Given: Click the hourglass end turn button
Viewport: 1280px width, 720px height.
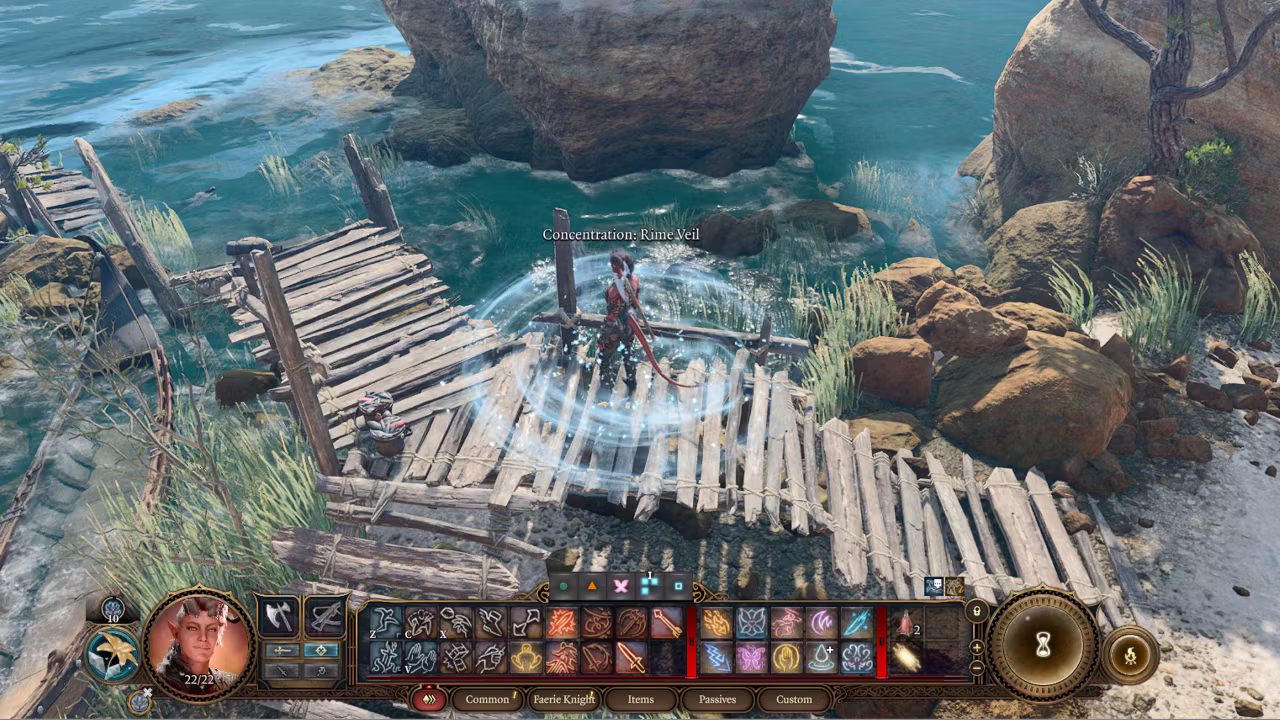Looking at the screenshot, I should [x=1043, y=646].
